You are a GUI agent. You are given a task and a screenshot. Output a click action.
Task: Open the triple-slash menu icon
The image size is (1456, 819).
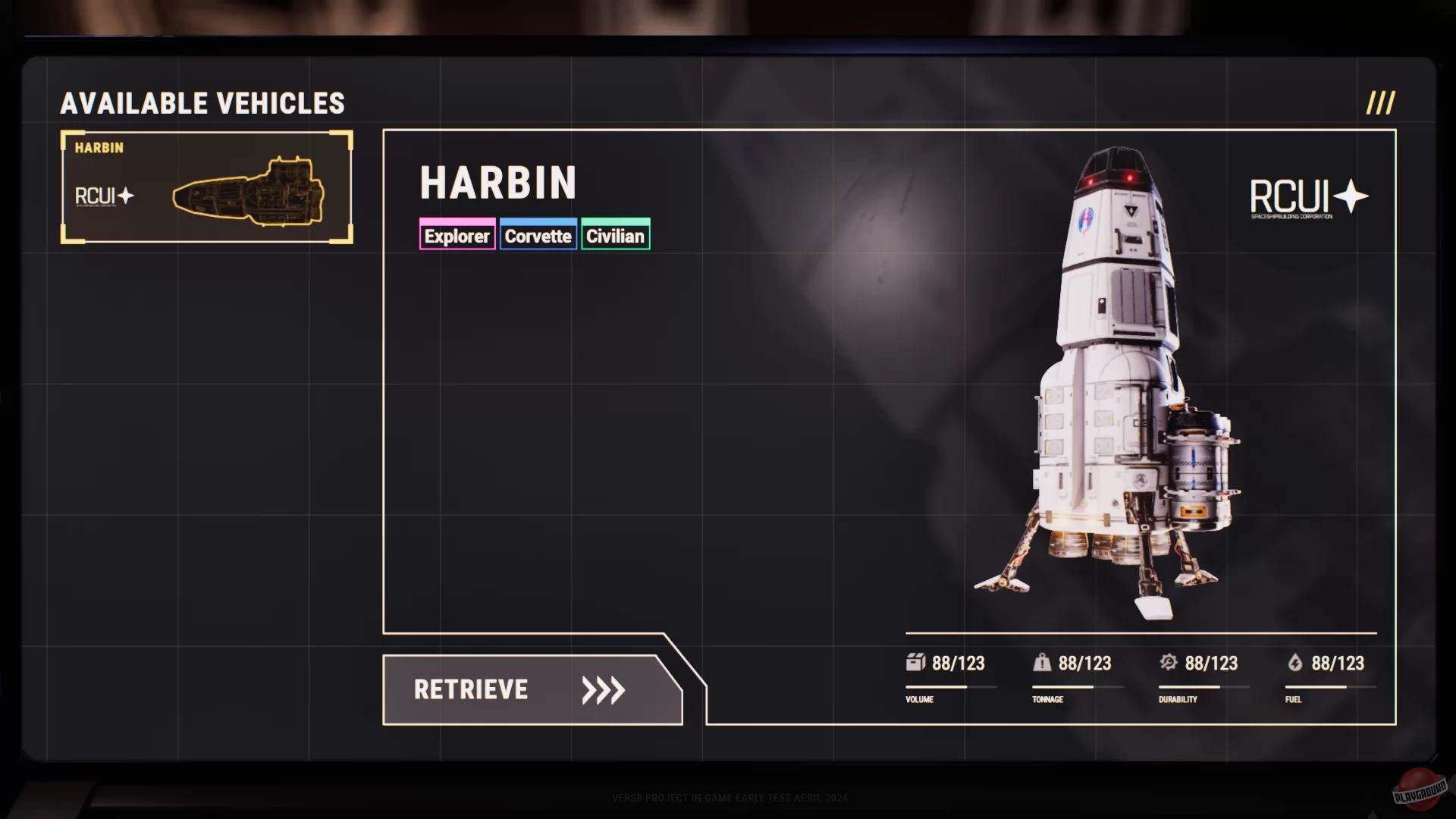pyautogui.click(x=1380, y=103)
